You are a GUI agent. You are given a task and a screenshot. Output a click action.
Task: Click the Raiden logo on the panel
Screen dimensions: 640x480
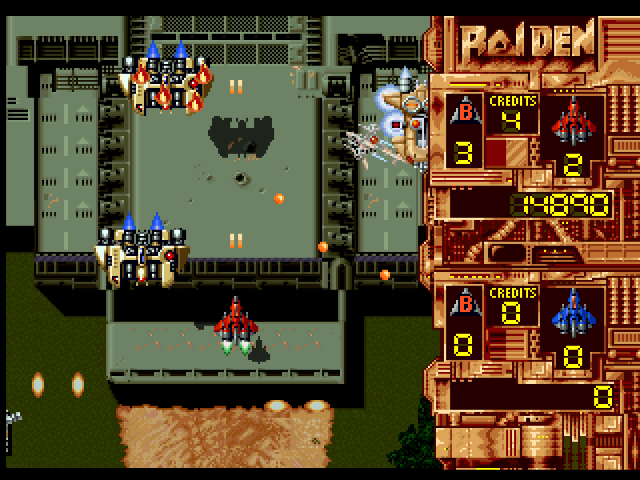coord(528,41)
